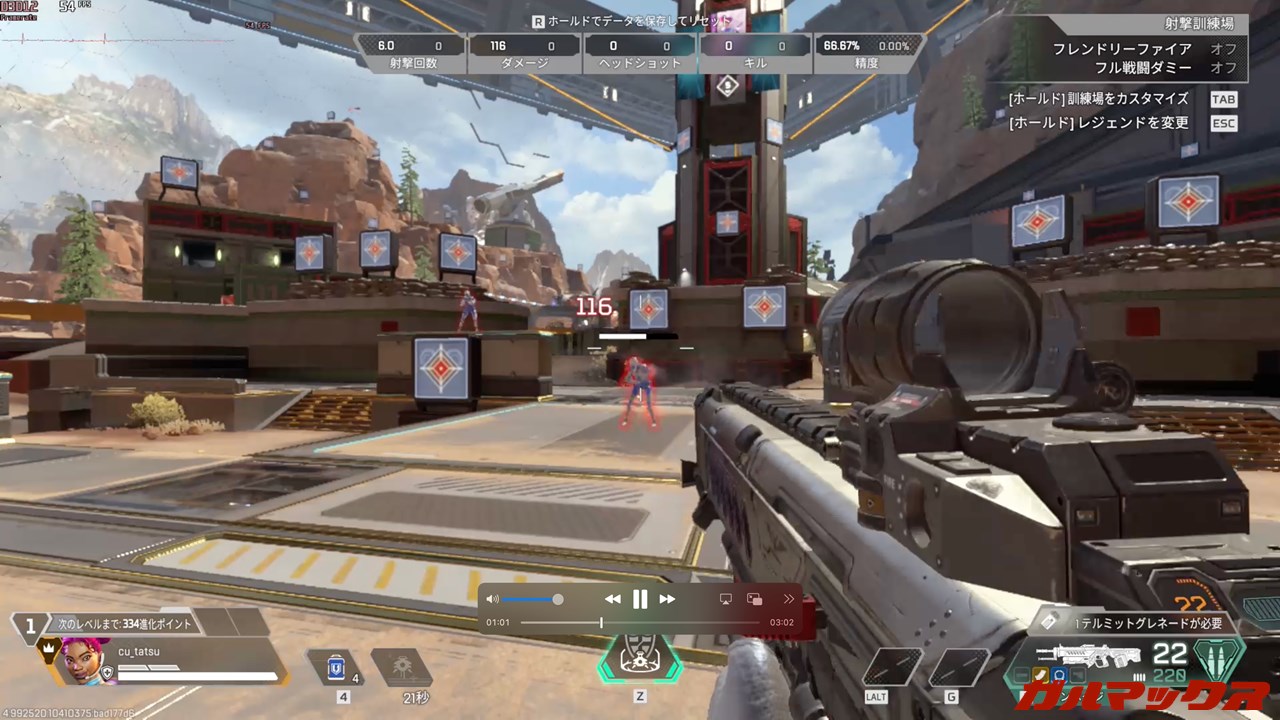Pause the video playback

(x=640, y=599)
